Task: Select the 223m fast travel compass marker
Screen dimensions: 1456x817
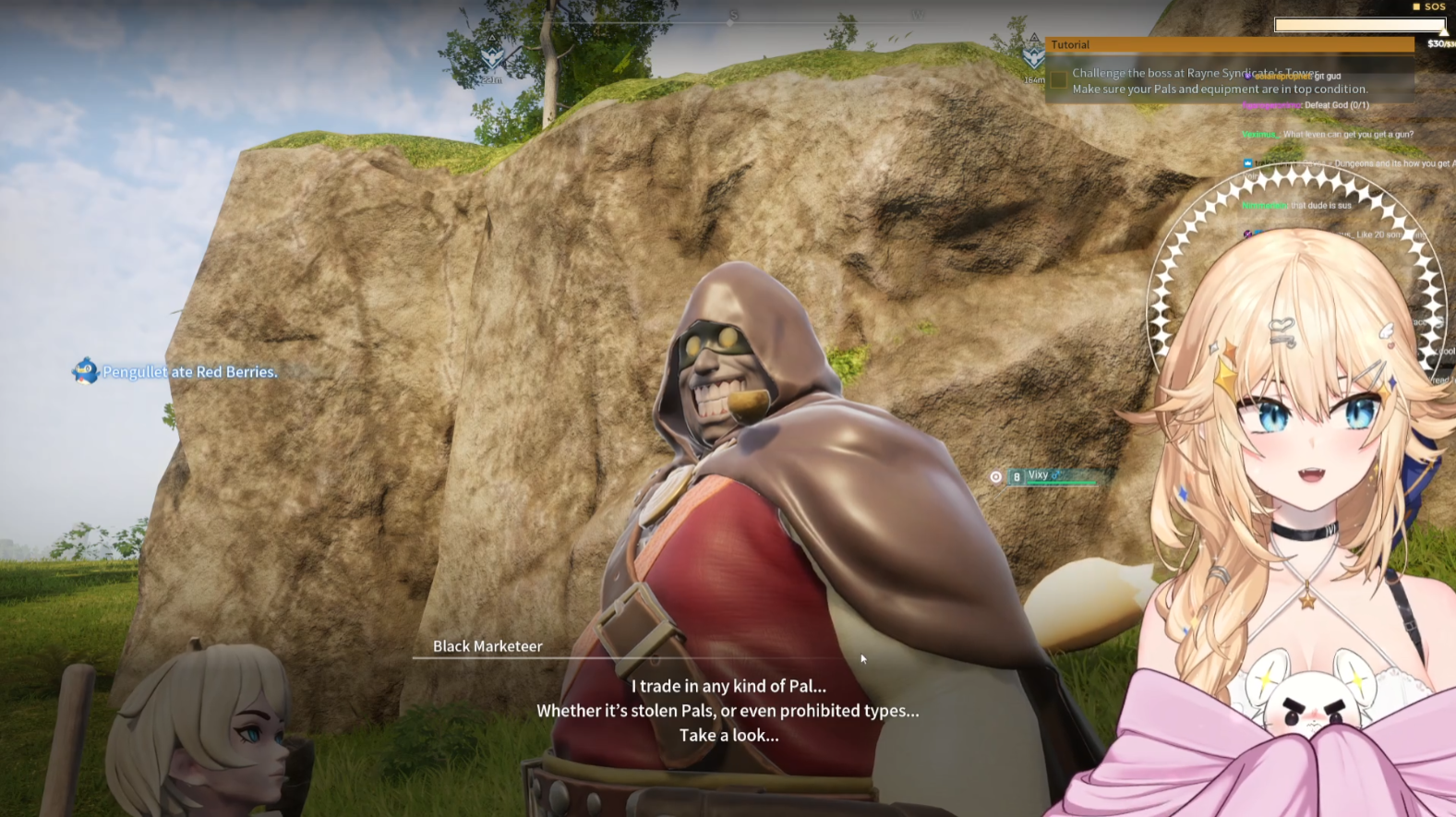Action: click(491, 61)
